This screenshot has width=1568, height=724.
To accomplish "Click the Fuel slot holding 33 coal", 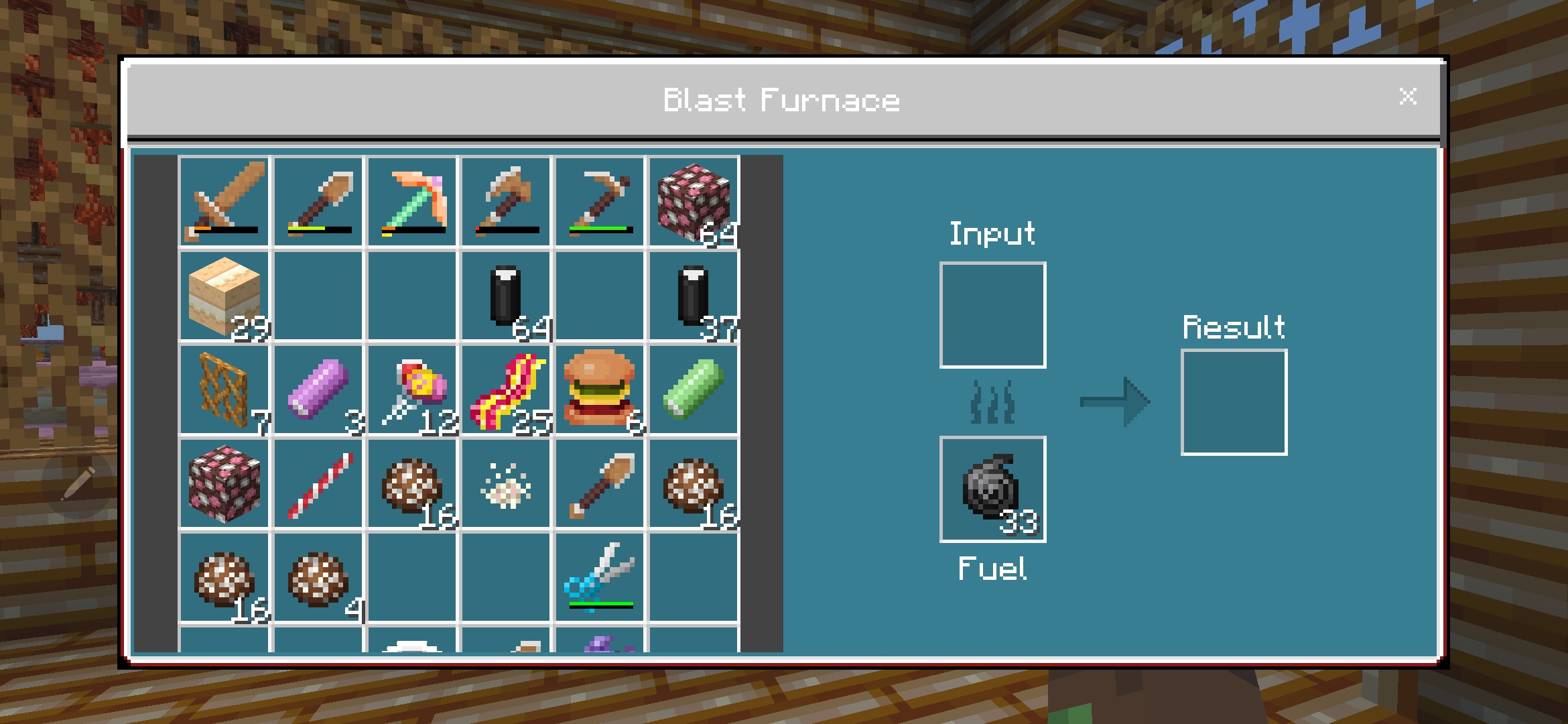I will tap(992, 489).
